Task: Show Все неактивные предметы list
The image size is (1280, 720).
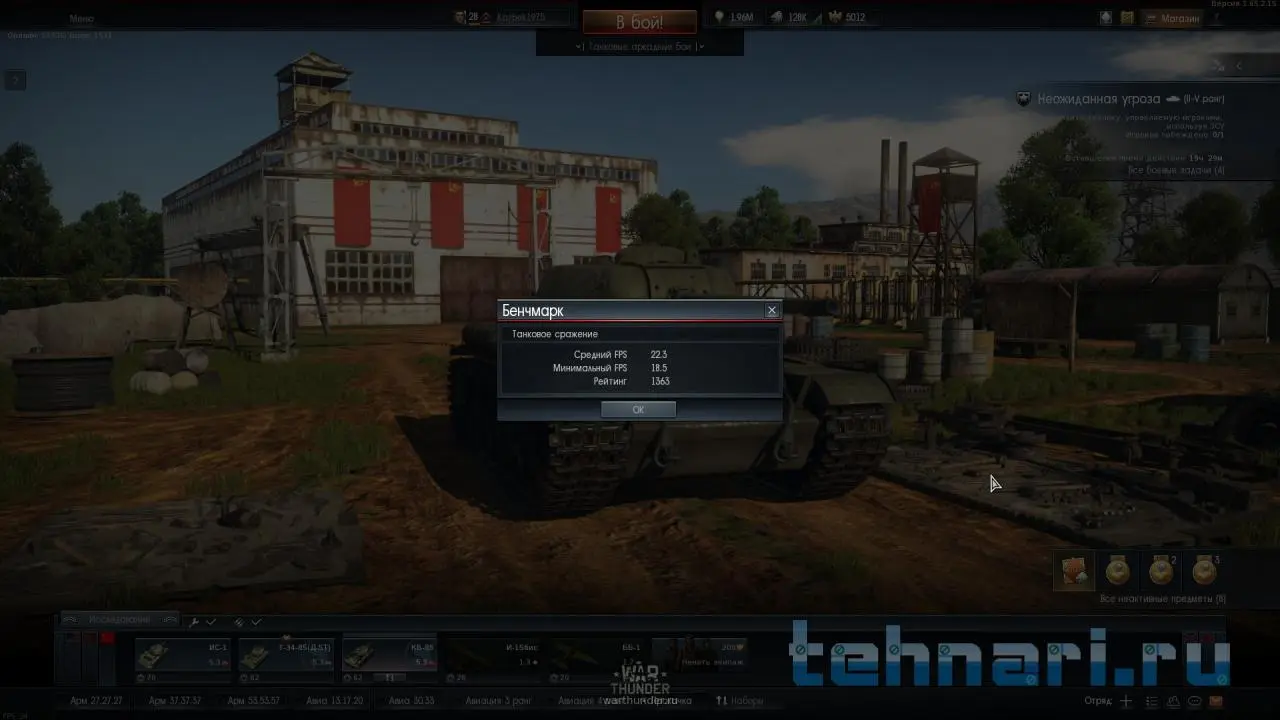Action: tap(1162, 599)
